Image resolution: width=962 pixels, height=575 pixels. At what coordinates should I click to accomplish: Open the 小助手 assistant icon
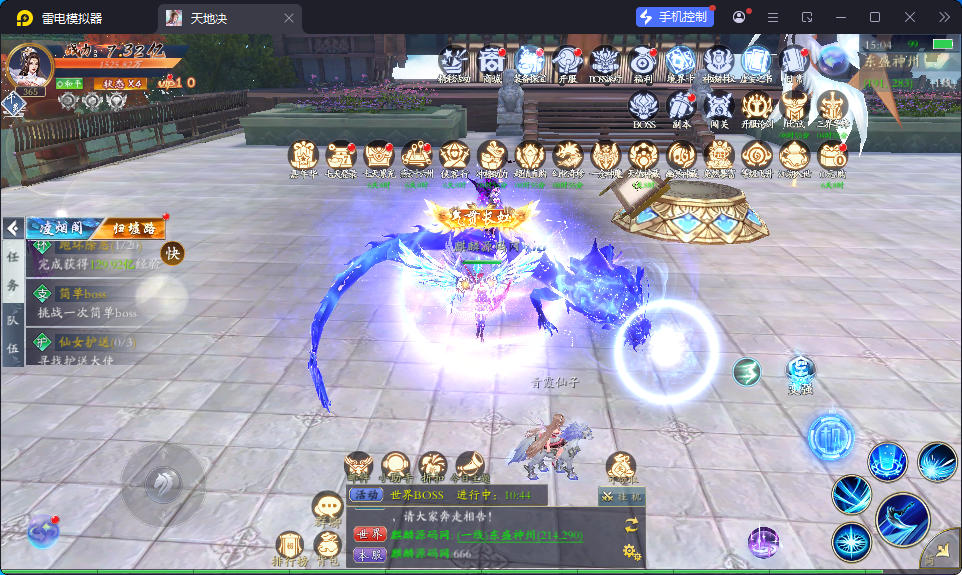click(x=395, y=465)
